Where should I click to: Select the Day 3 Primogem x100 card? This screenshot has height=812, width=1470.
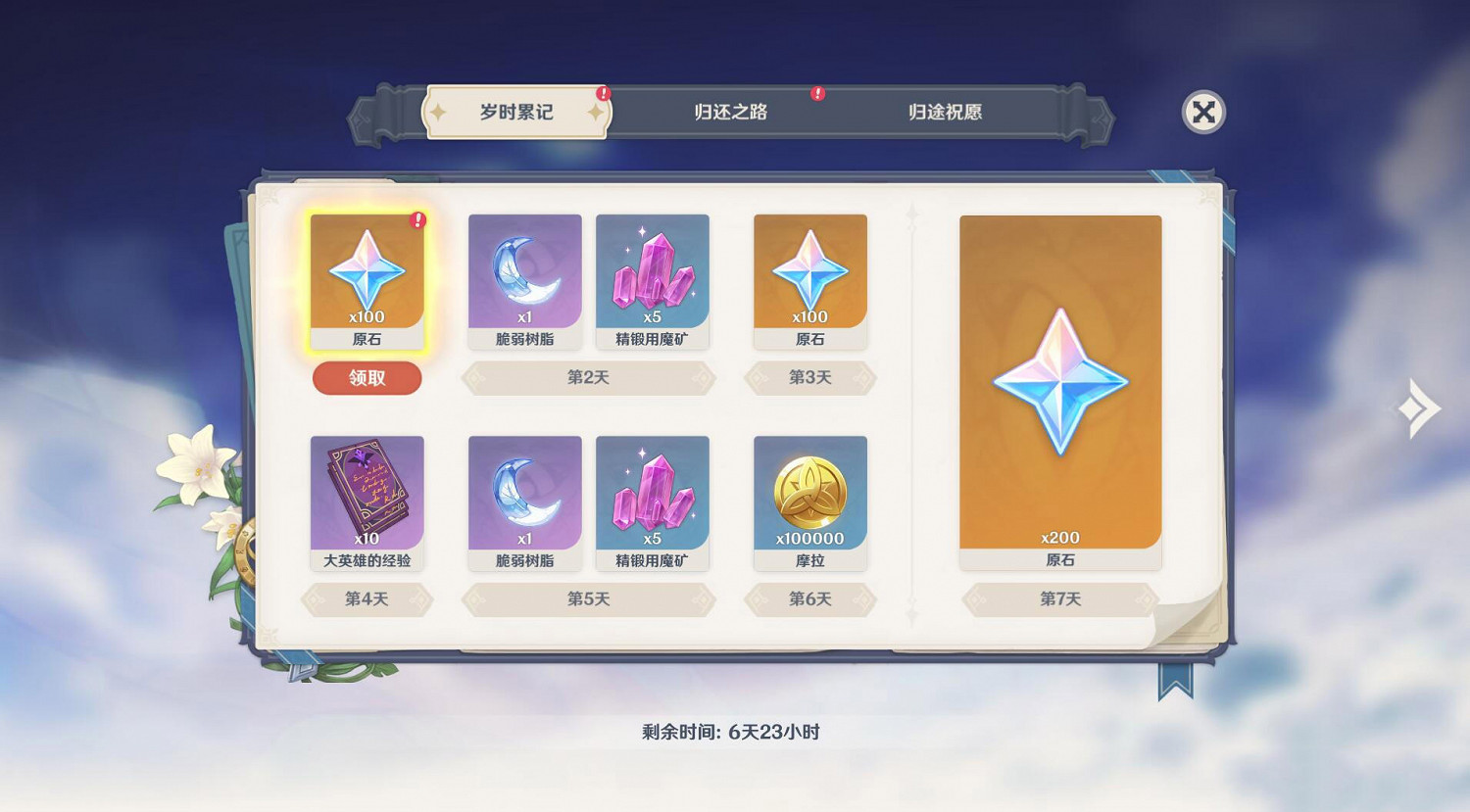810,279
